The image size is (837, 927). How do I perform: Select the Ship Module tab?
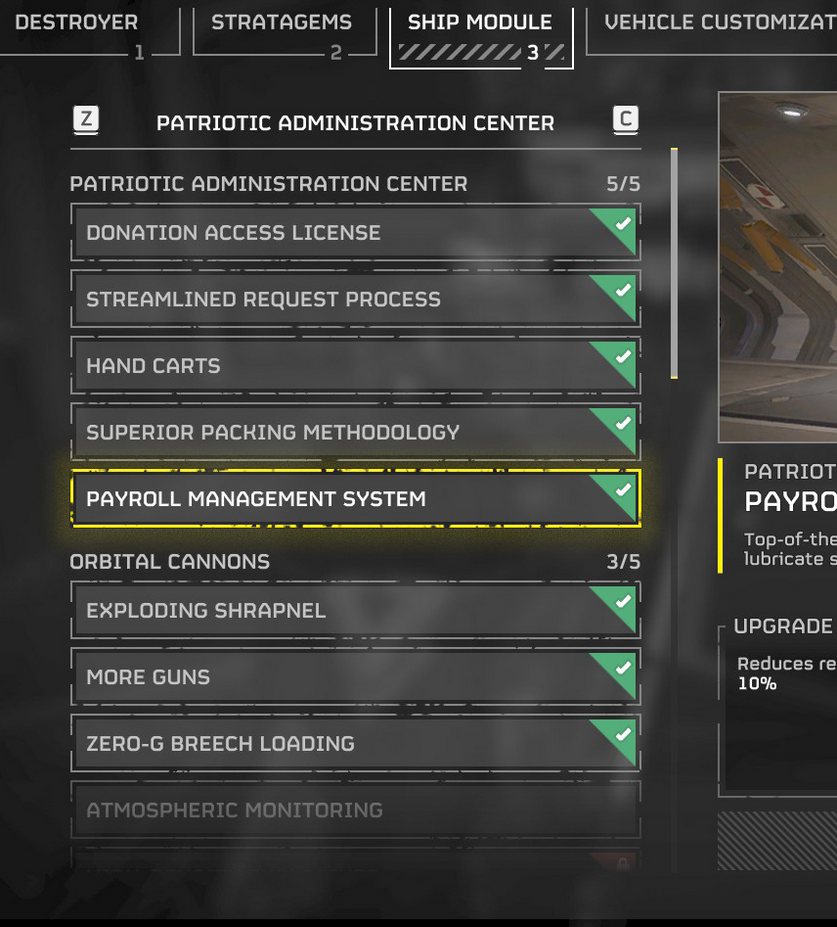(x=480, y=23)
